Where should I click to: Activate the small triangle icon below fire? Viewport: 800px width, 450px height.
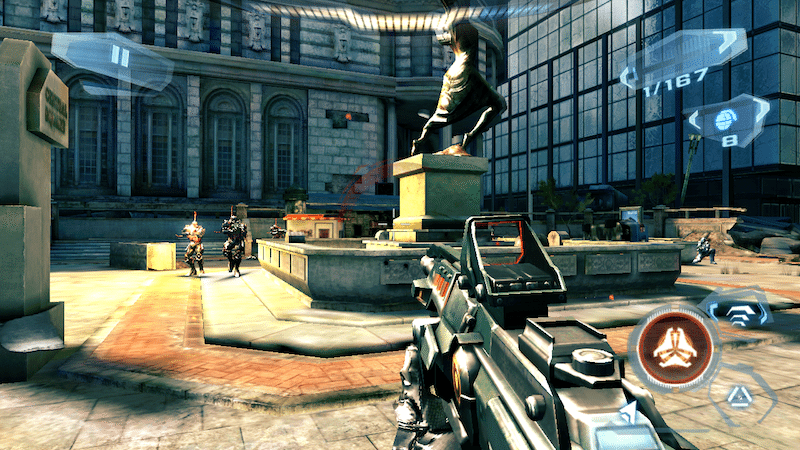pyautogui.click(x=738, y=395)
